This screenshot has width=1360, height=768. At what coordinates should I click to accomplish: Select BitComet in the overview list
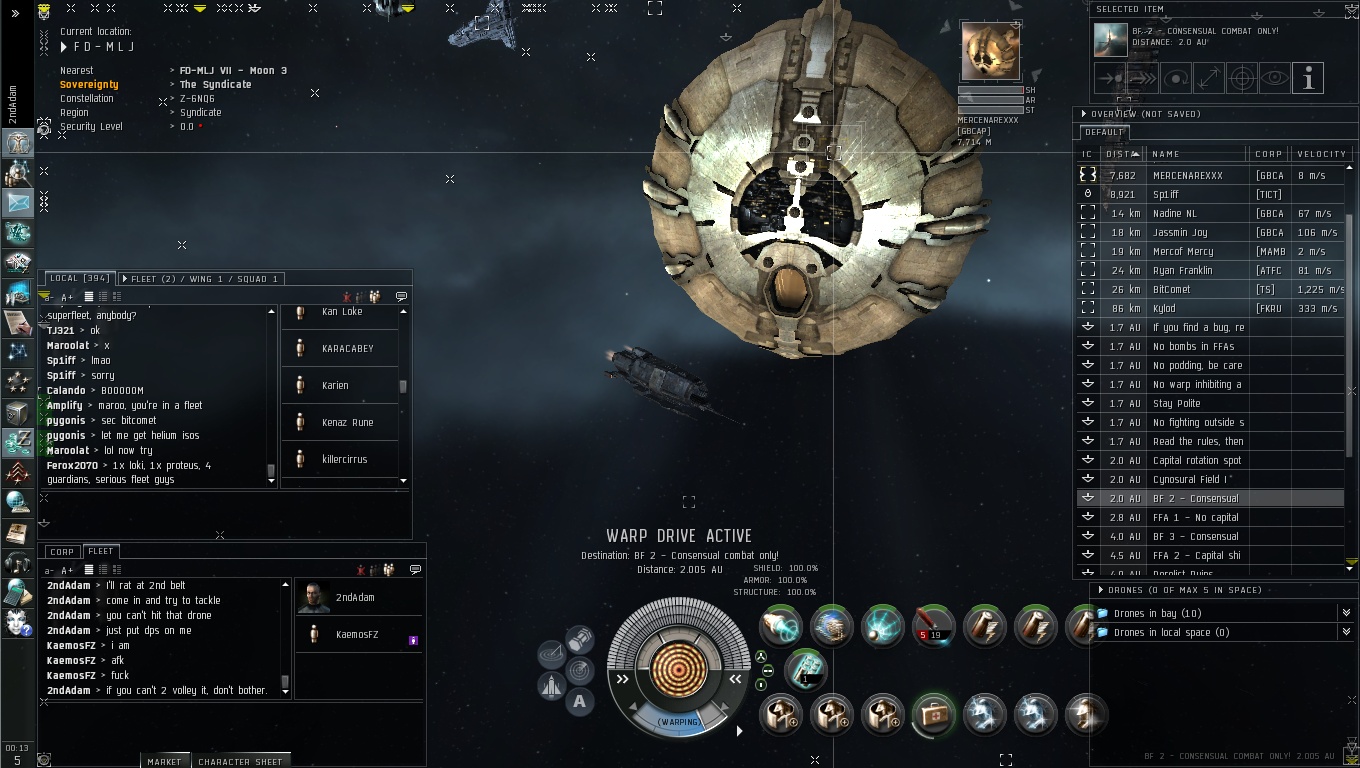click(1171, 289)
